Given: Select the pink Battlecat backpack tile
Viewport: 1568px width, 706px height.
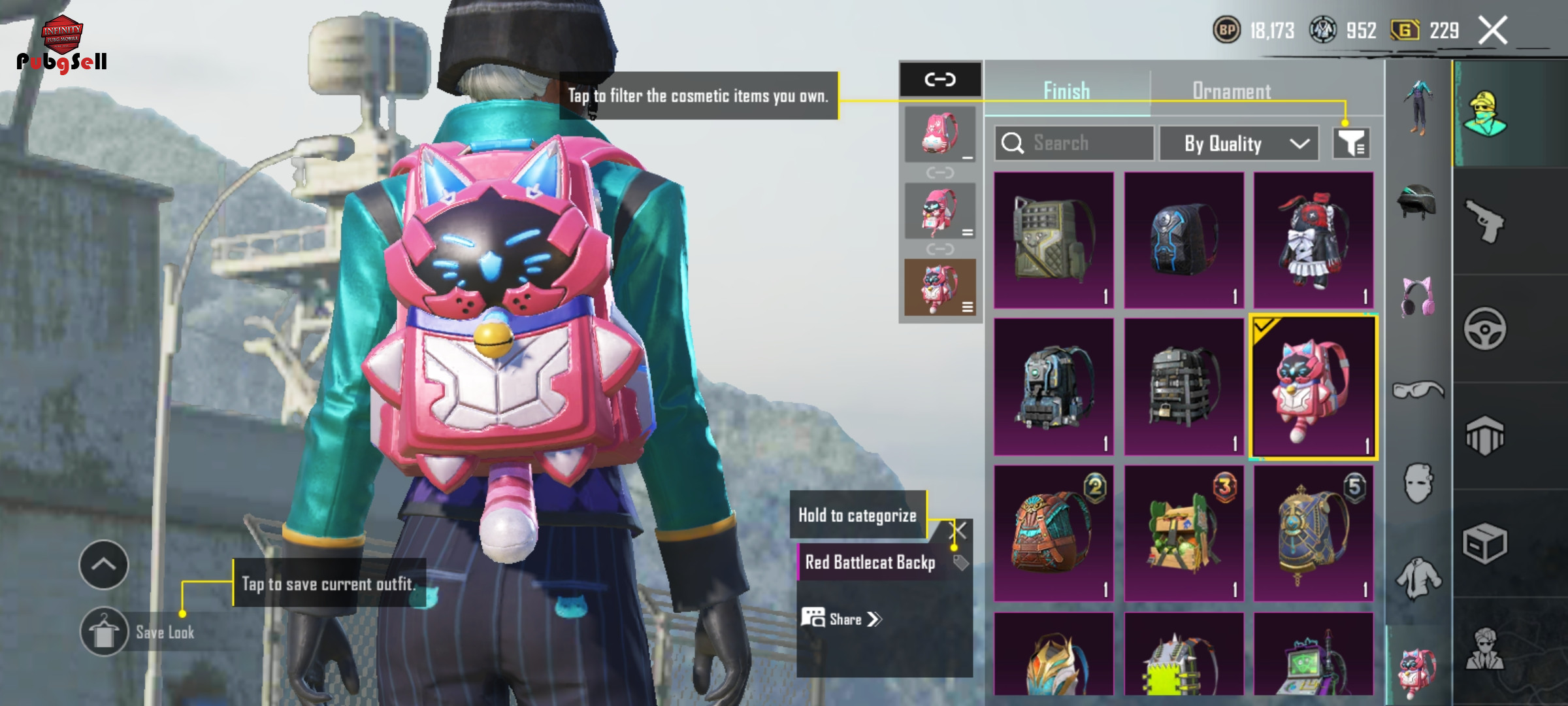Looking at the screenshot, I should point(1313,387).
